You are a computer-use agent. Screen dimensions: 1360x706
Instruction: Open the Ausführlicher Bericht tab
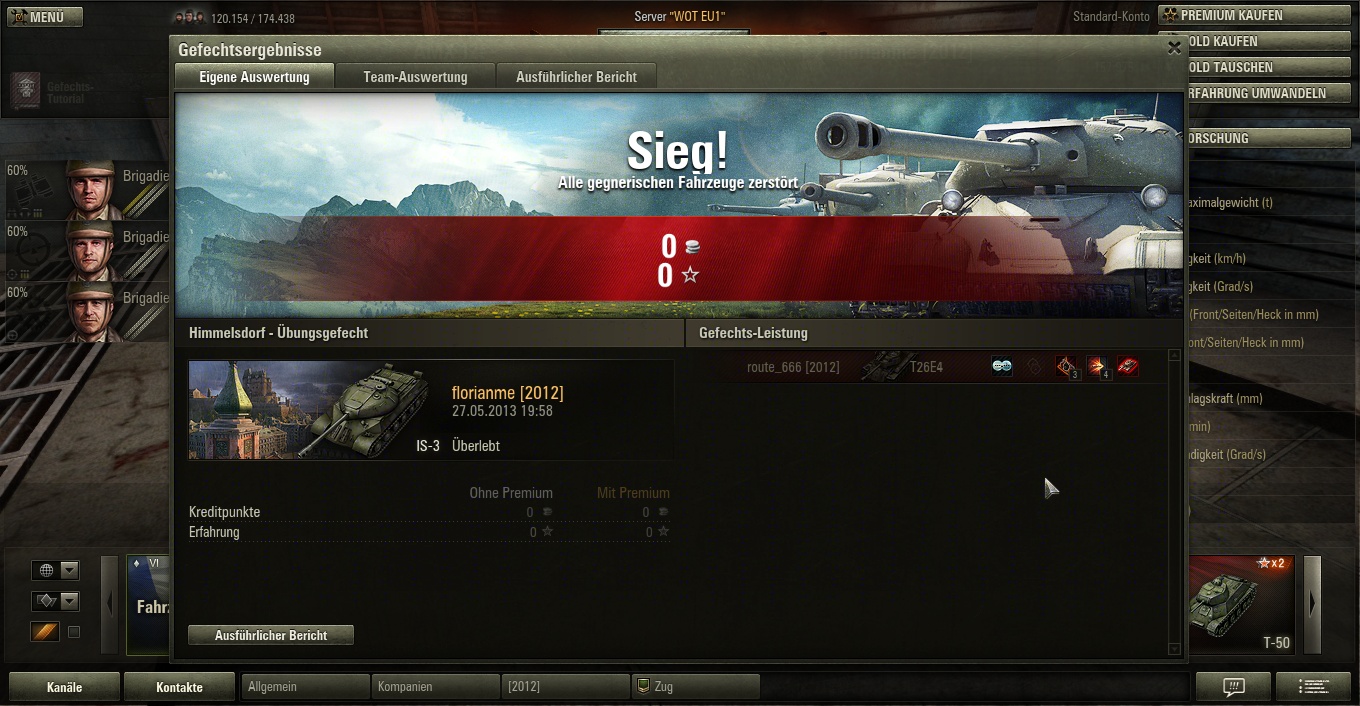point(576,77)
